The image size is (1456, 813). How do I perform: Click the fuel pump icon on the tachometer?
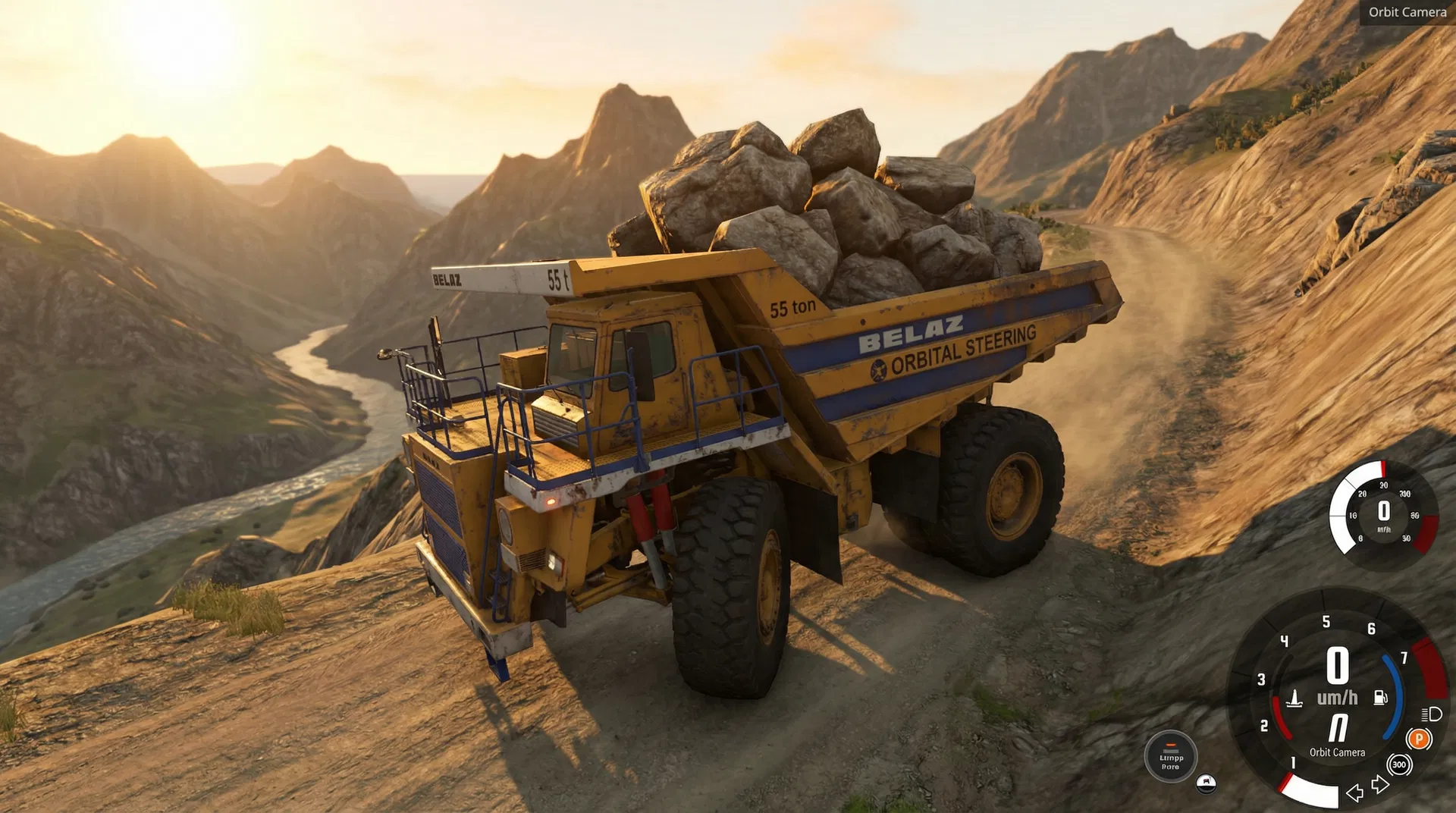1379,697
